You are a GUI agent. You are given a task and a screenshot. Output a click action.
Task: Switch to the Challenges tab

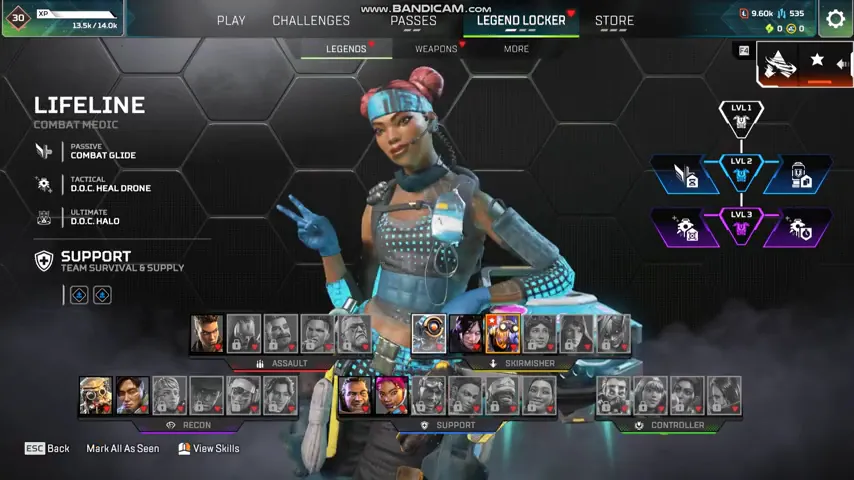[x=311, y=20]
